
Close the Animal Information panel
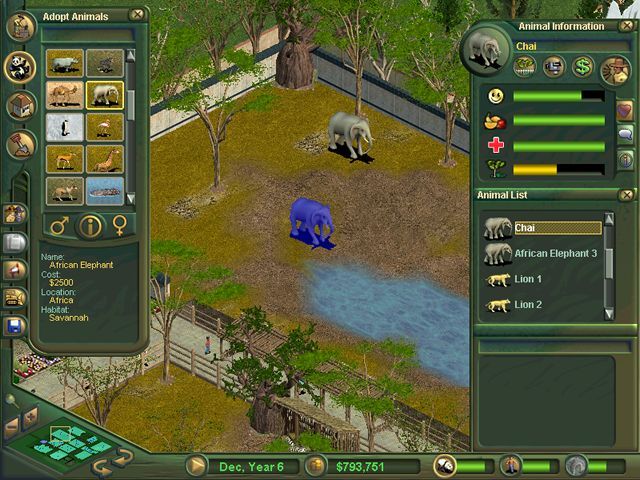pyautogui.click(x=625, y=26)
